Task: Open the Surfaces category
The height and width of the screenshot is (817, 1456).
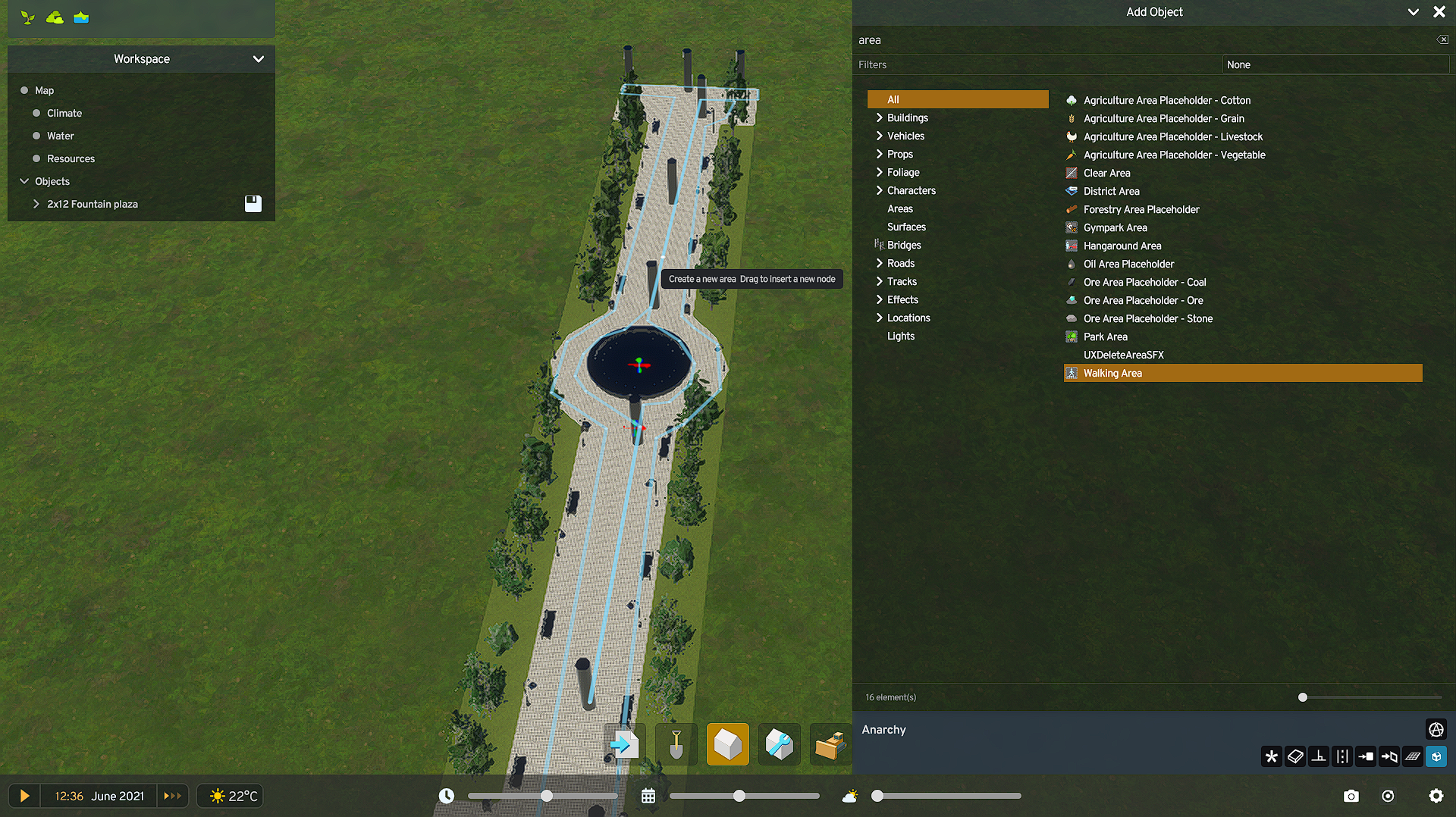Action: (x=906, y=227)
